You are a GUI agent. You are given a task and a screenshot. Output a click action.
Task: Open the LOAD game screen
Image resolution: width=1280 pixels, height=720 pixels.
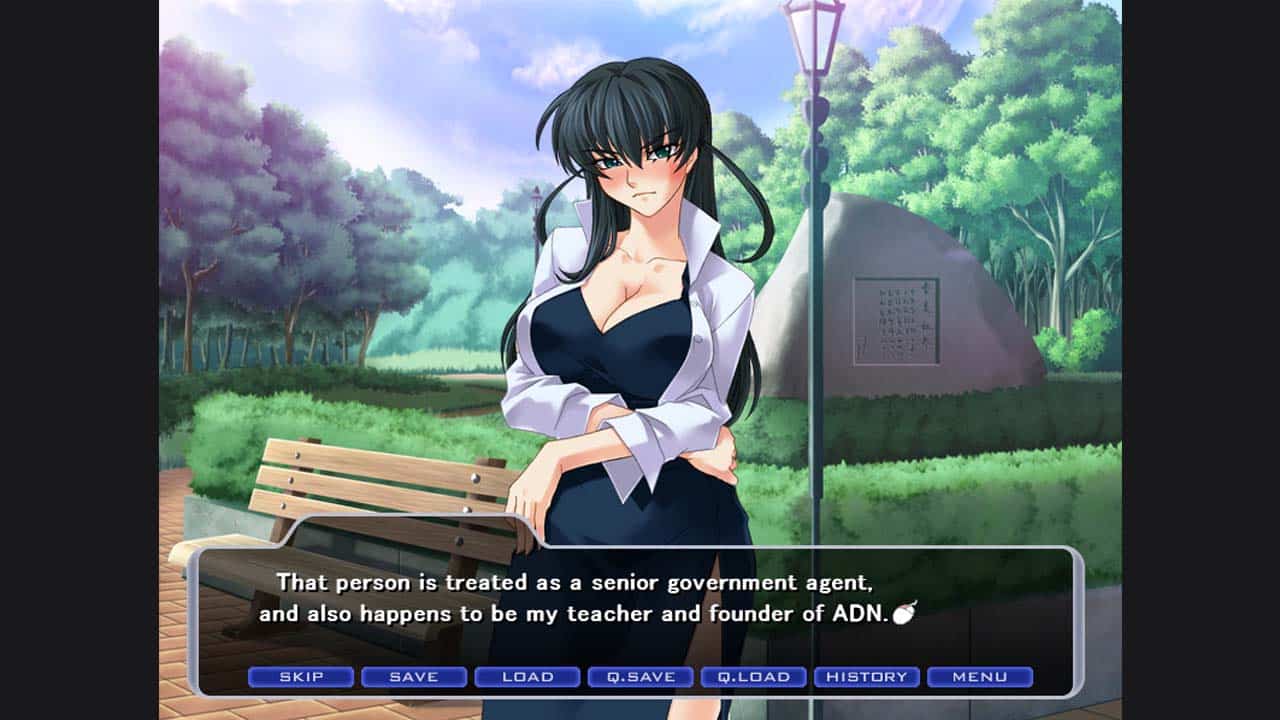coord(527,677)
